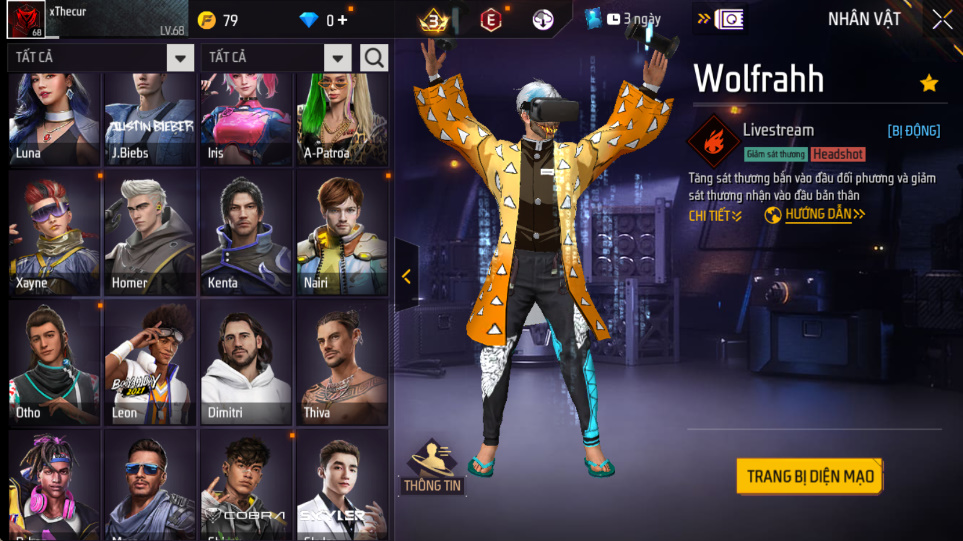Pick the Thiva character tile
963x541 pixels.
point(341,363)
